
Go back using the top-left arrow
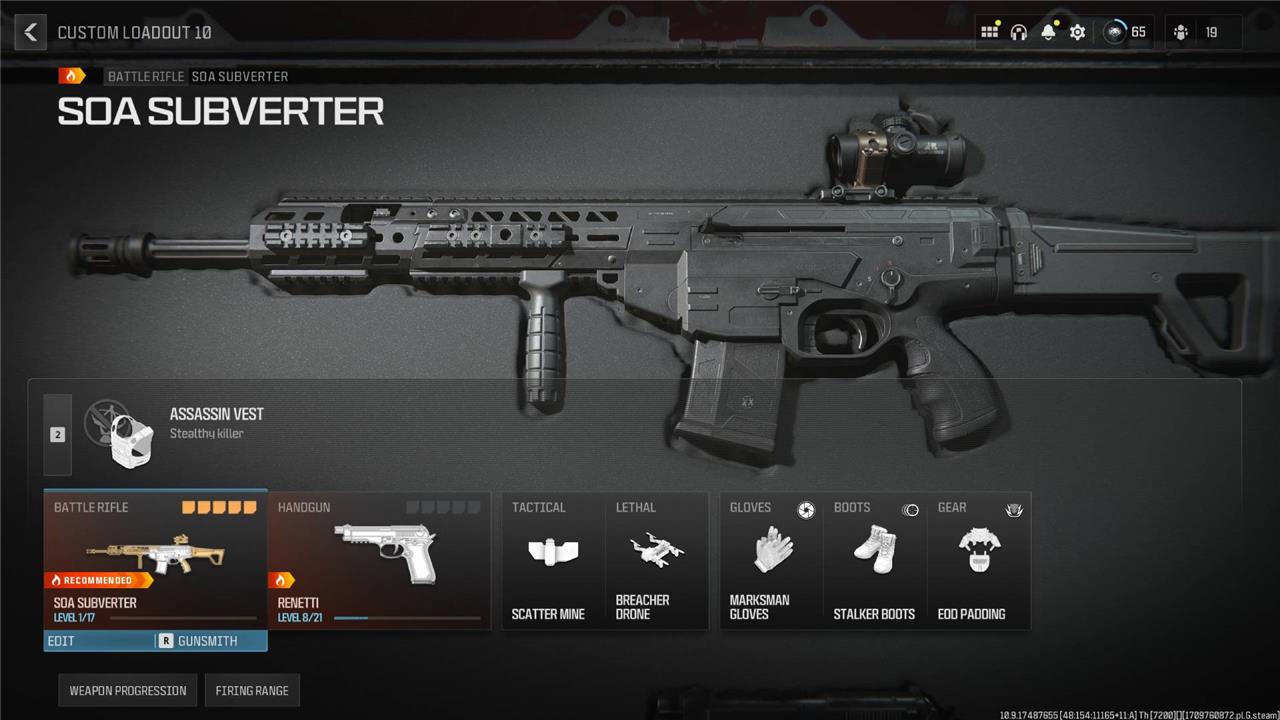tap(30, 32)
